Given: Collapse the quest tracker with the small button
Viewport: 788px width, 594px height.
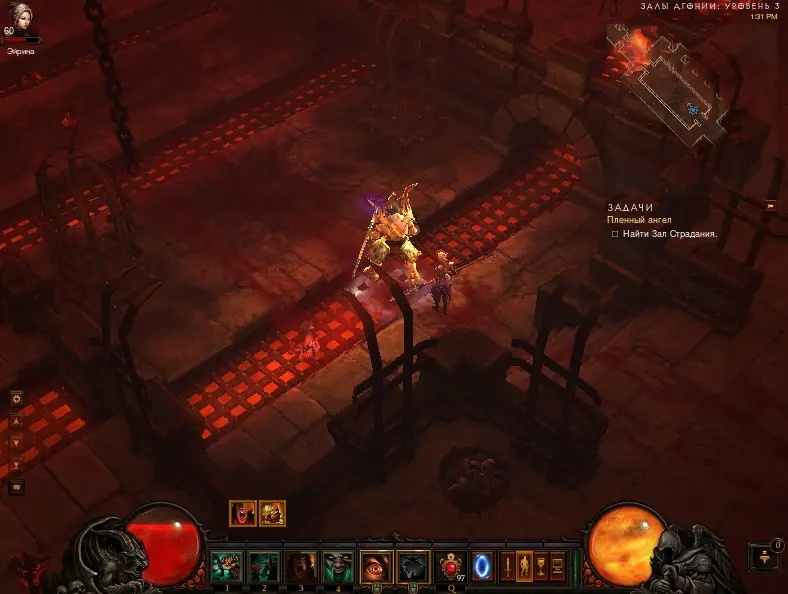Looking at the screenshot, I should click(x=770, y=205).
